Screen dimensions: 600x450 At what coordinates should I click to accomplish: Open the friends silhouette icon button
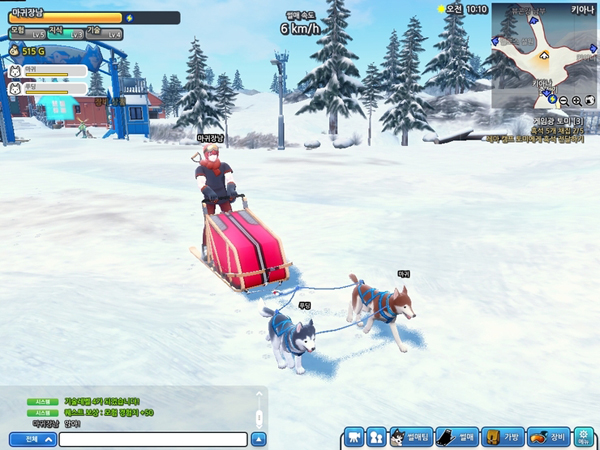click(376, 437)
